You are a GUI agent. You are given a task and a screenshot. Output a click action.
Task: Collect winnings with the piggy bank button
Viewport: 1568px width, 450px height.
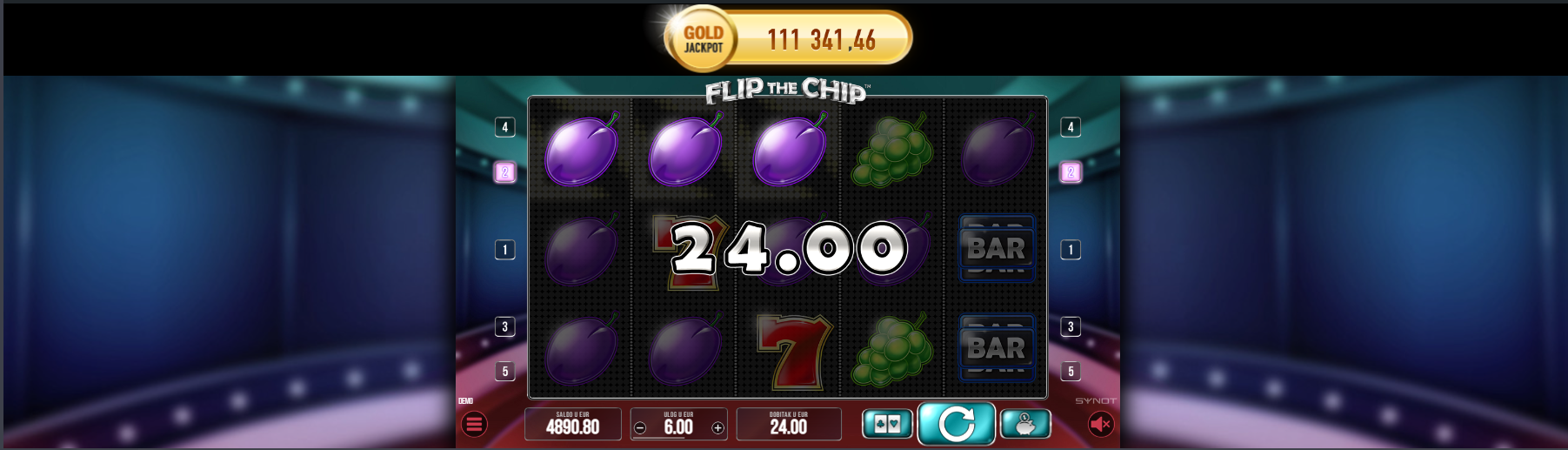tap(1025, 424)
